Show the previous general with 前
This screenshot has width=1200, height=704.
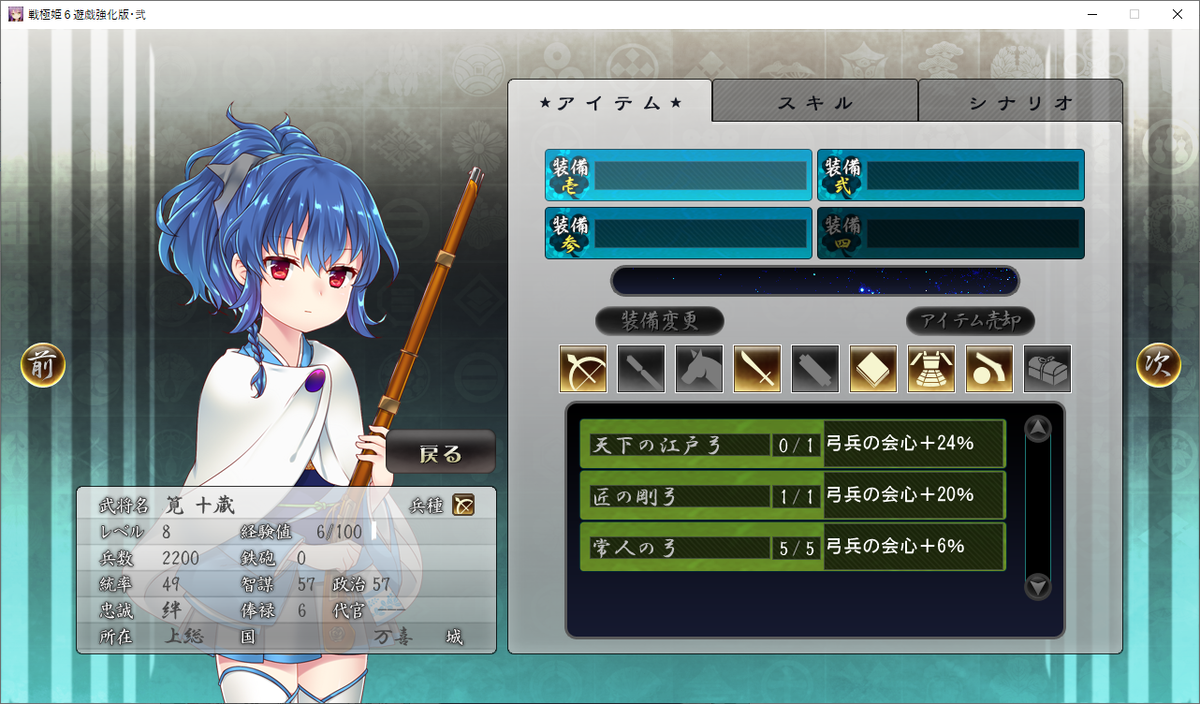[x=43, y=366]
